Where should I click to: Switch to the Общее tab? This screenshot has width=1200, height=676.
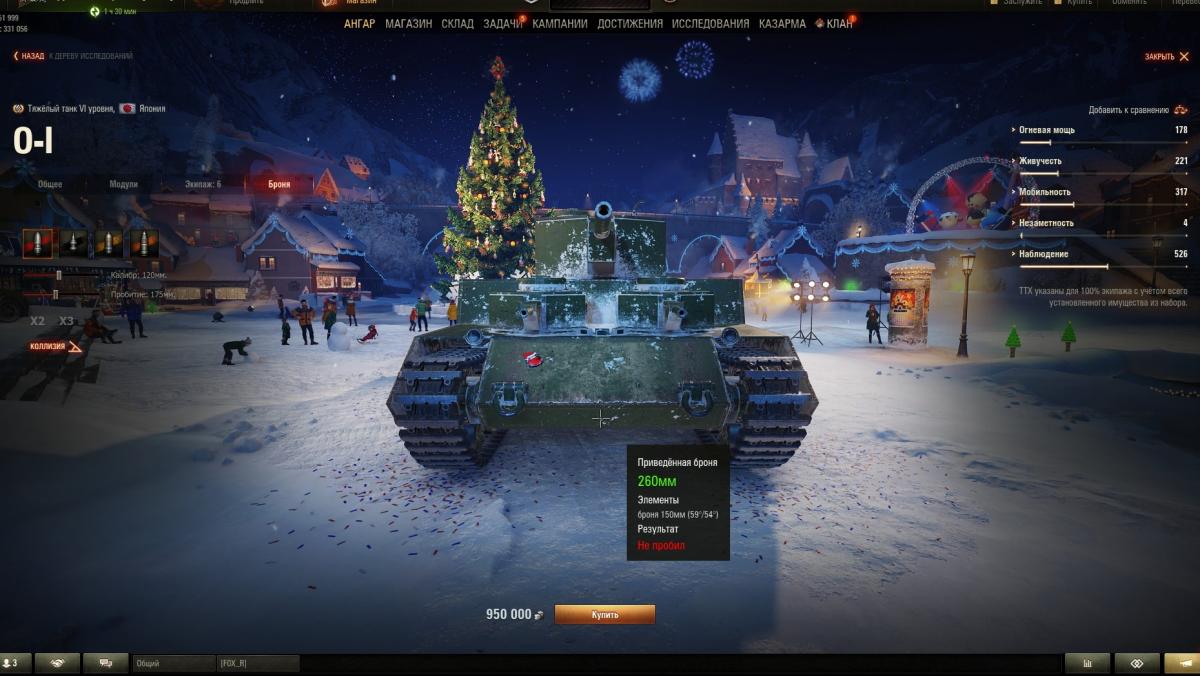tap(50, 184)
